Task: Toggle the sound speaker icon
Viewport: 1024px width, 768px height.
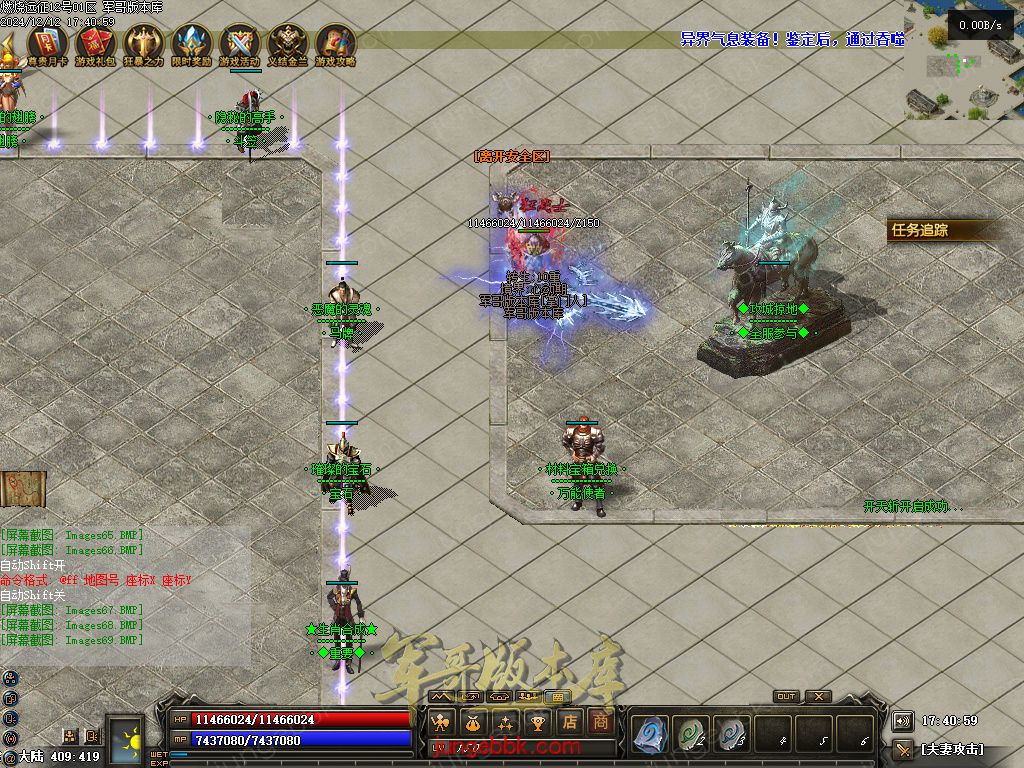Action: pos(902,720)
